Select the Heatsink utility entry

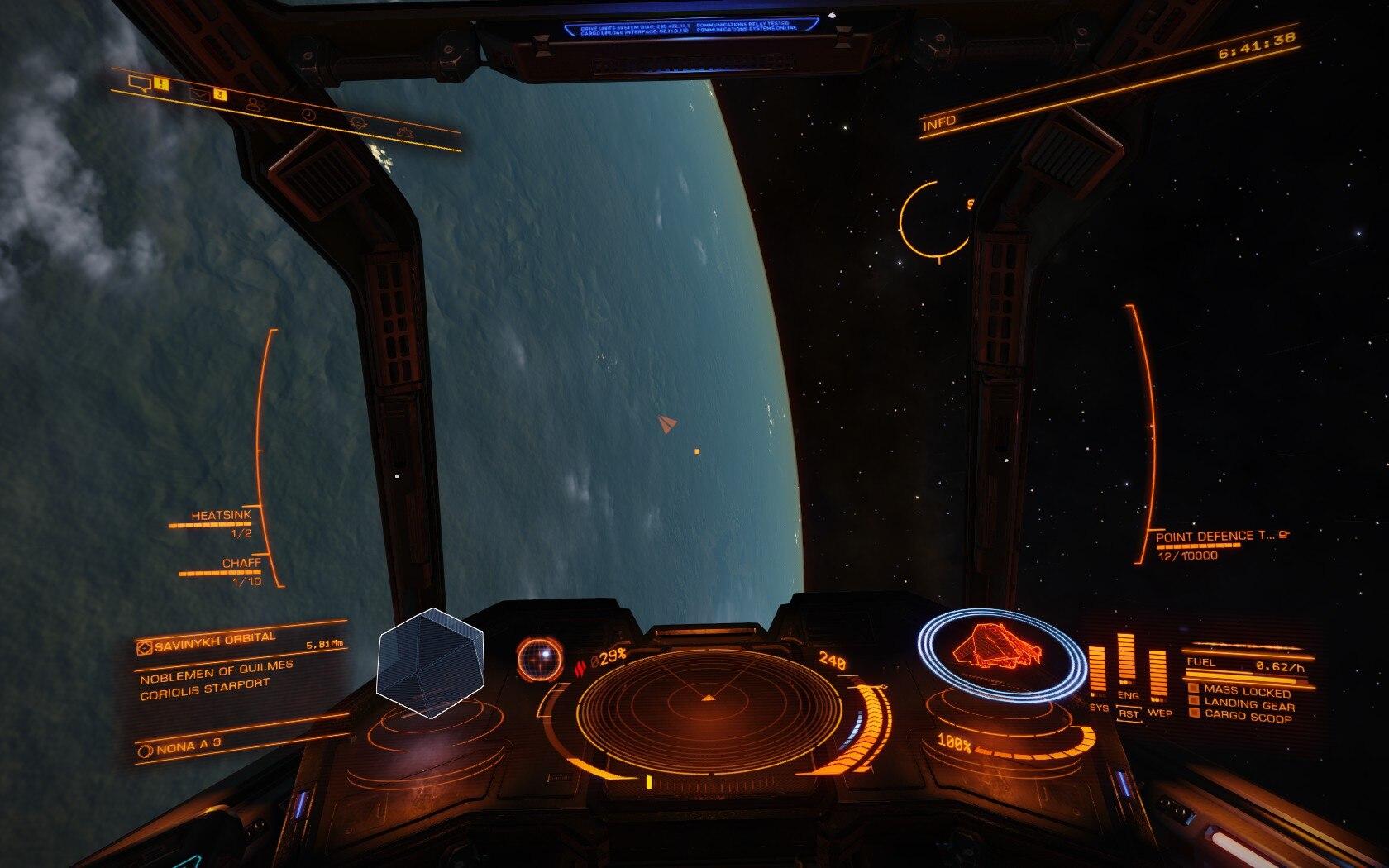pyautogui.click(x=221, y=516)
